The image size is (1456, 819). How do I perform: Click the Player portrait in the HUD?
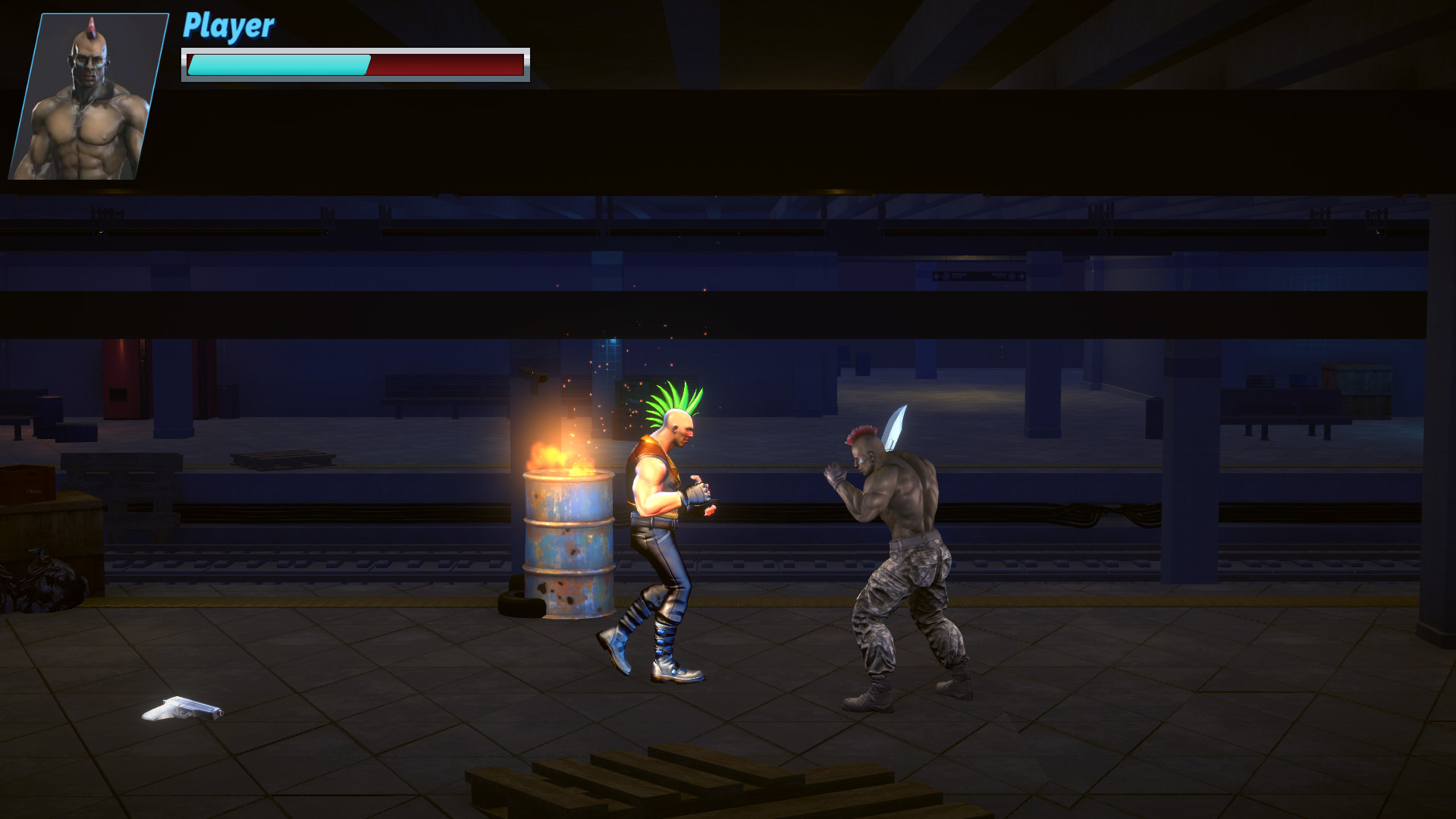87,97
